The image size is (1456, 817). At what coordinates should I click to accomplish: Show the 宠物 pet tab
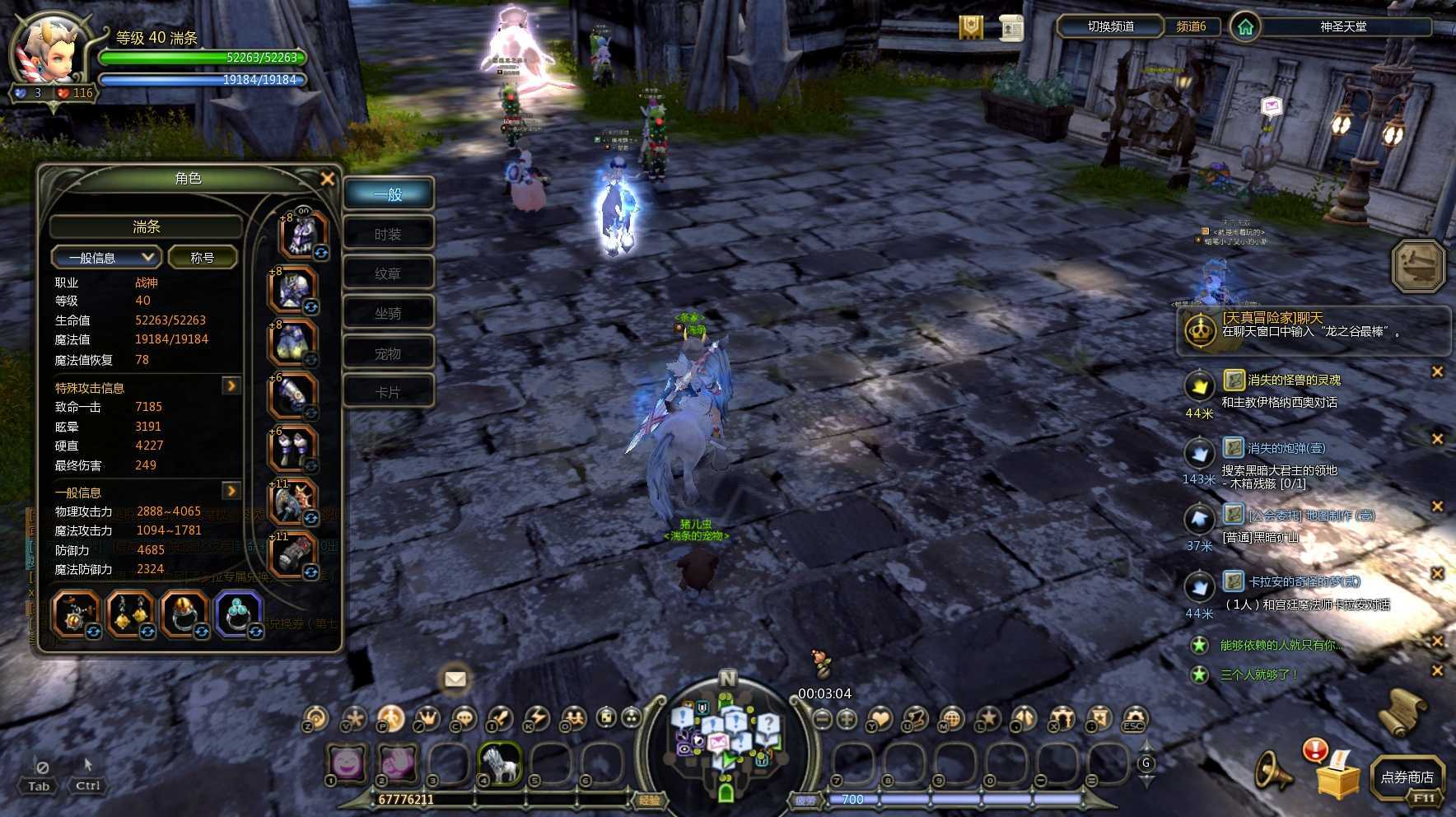coord(388,354)
